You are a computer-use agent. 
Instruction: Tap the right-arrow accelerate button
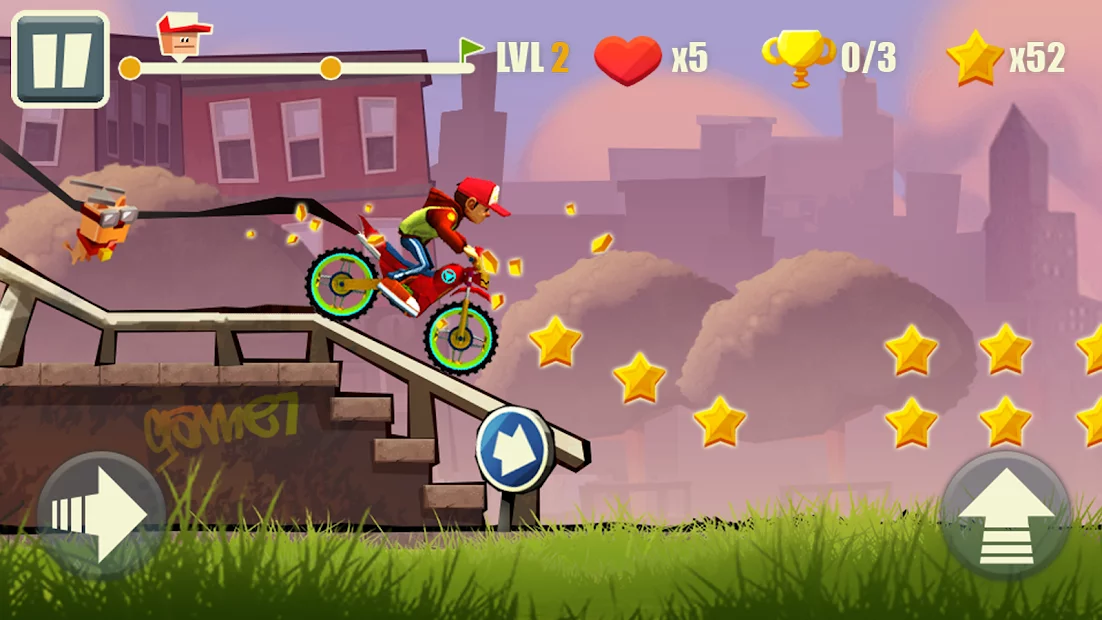(x=101, y=514)
